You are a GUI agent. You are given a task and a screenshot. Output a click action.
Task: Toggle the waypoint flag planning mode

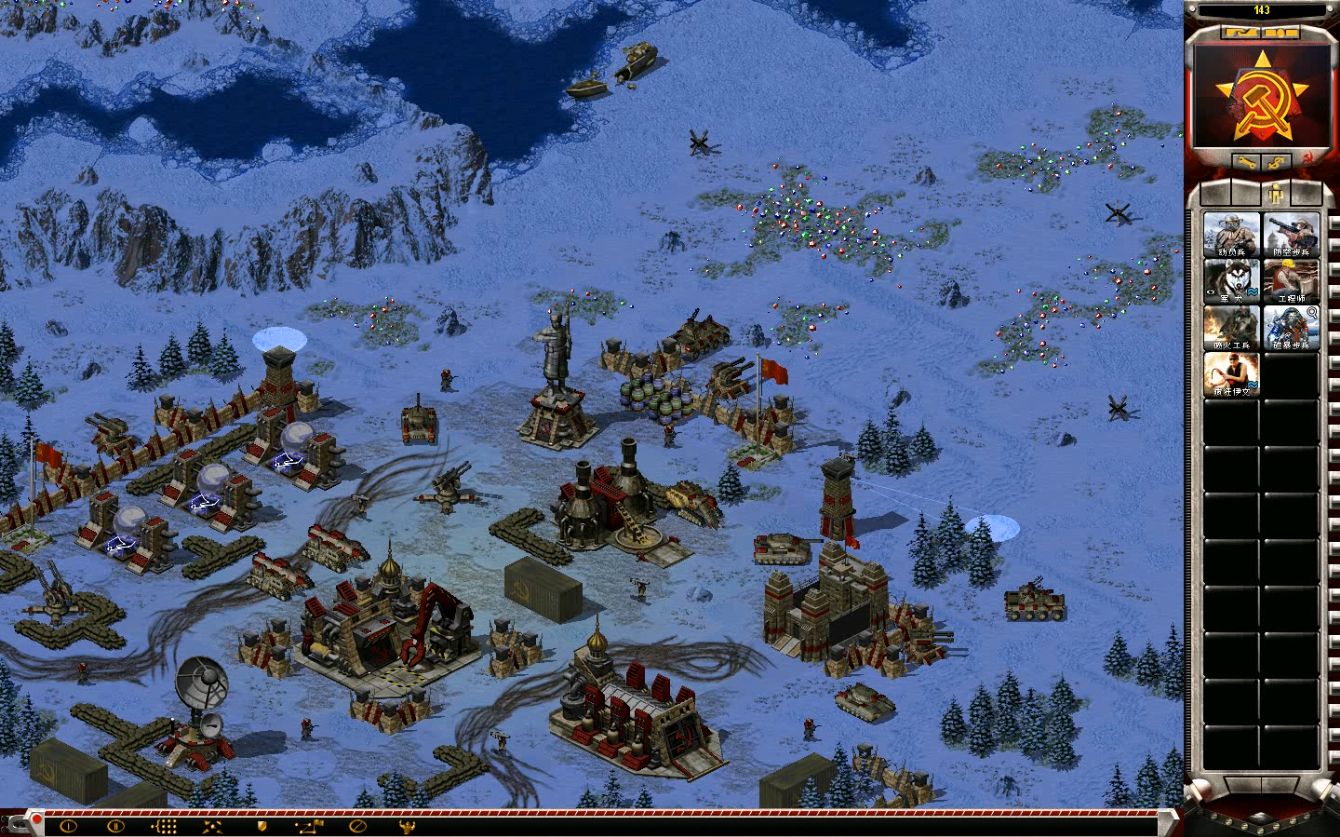point(310,827)
